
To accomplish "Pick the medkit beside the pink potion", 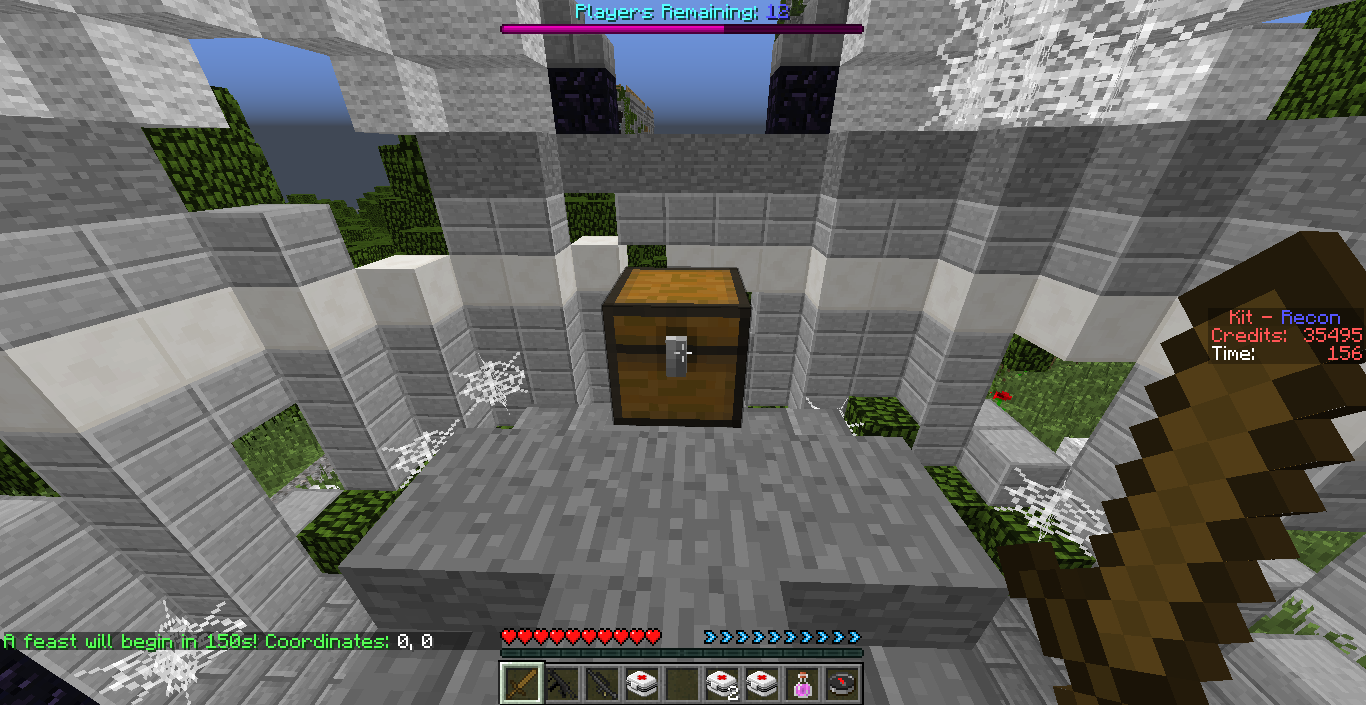I will click(x=761, y=683).
